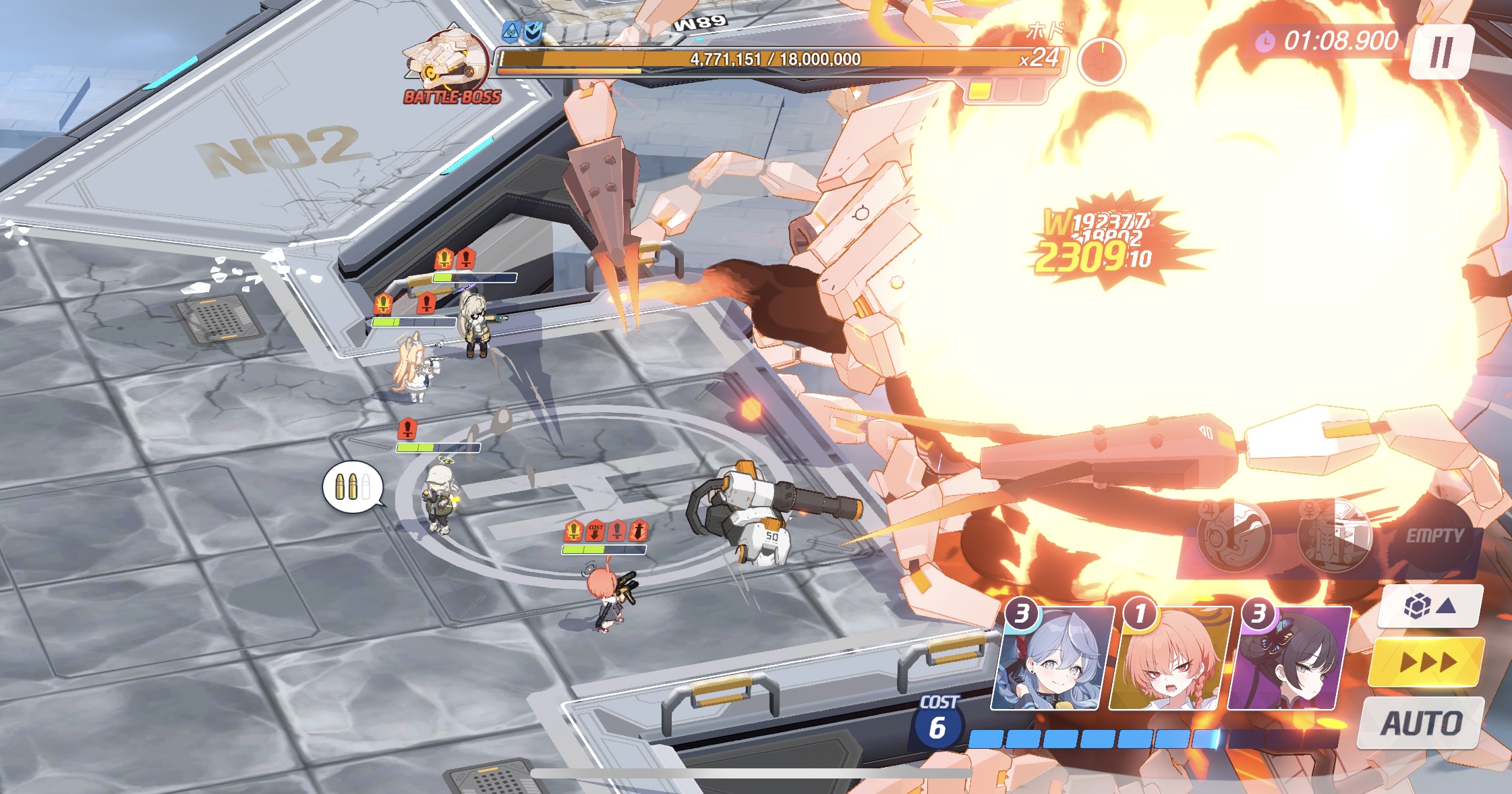Expand the cube icon panel
Screen dimensions: 1512x794
(x=1430, y=606)
